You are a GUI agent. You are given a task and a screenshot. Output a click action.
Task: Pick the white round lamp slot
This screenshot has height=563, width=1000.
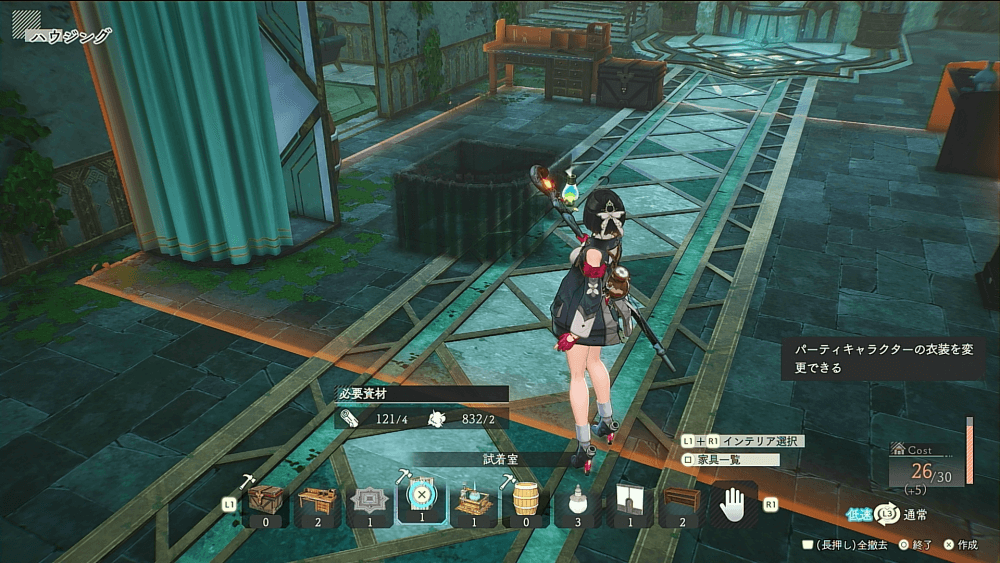pyautogui.click(x=578, y=501)
